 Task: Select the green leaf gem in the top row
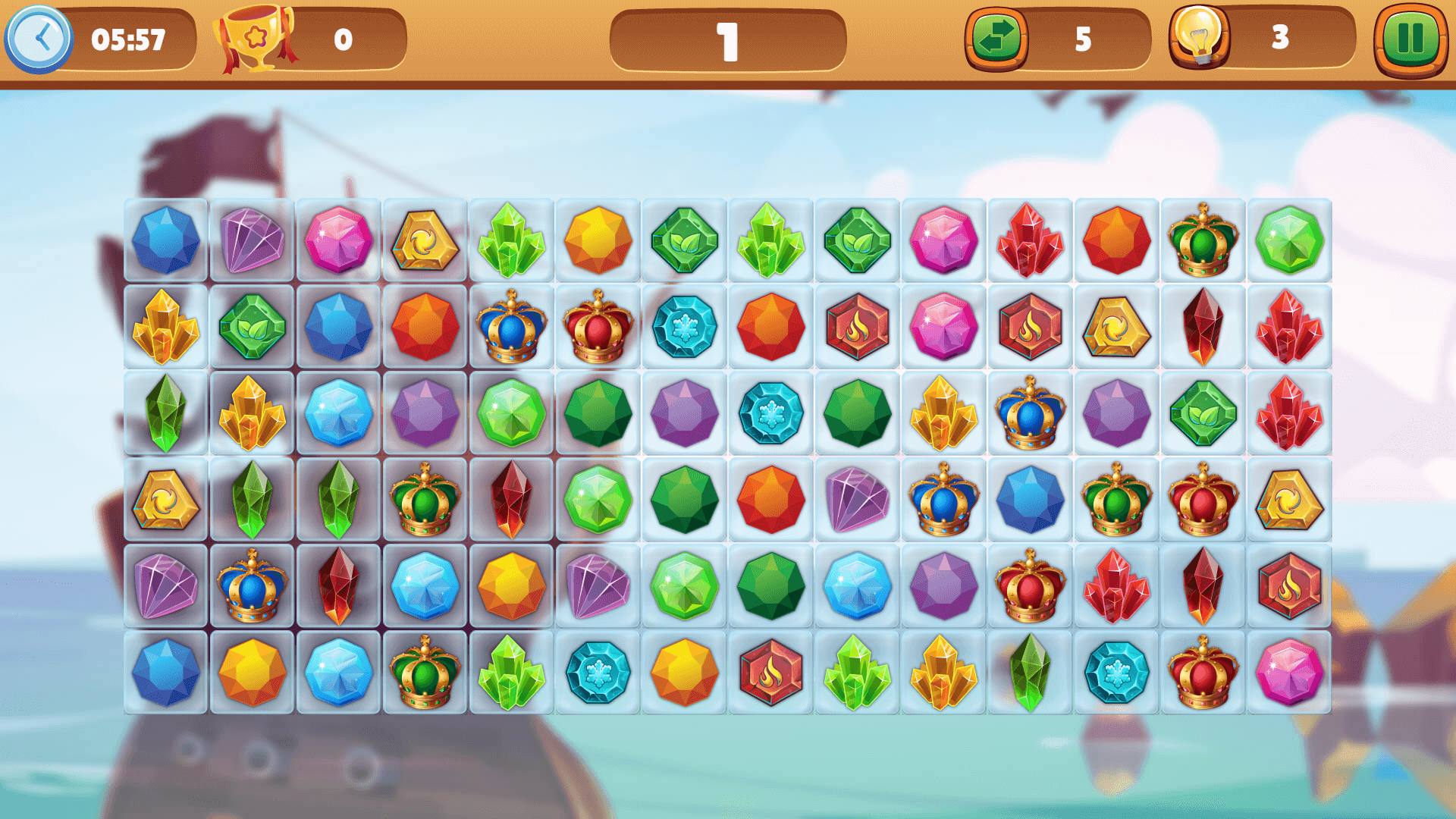[x=685, y=241]
